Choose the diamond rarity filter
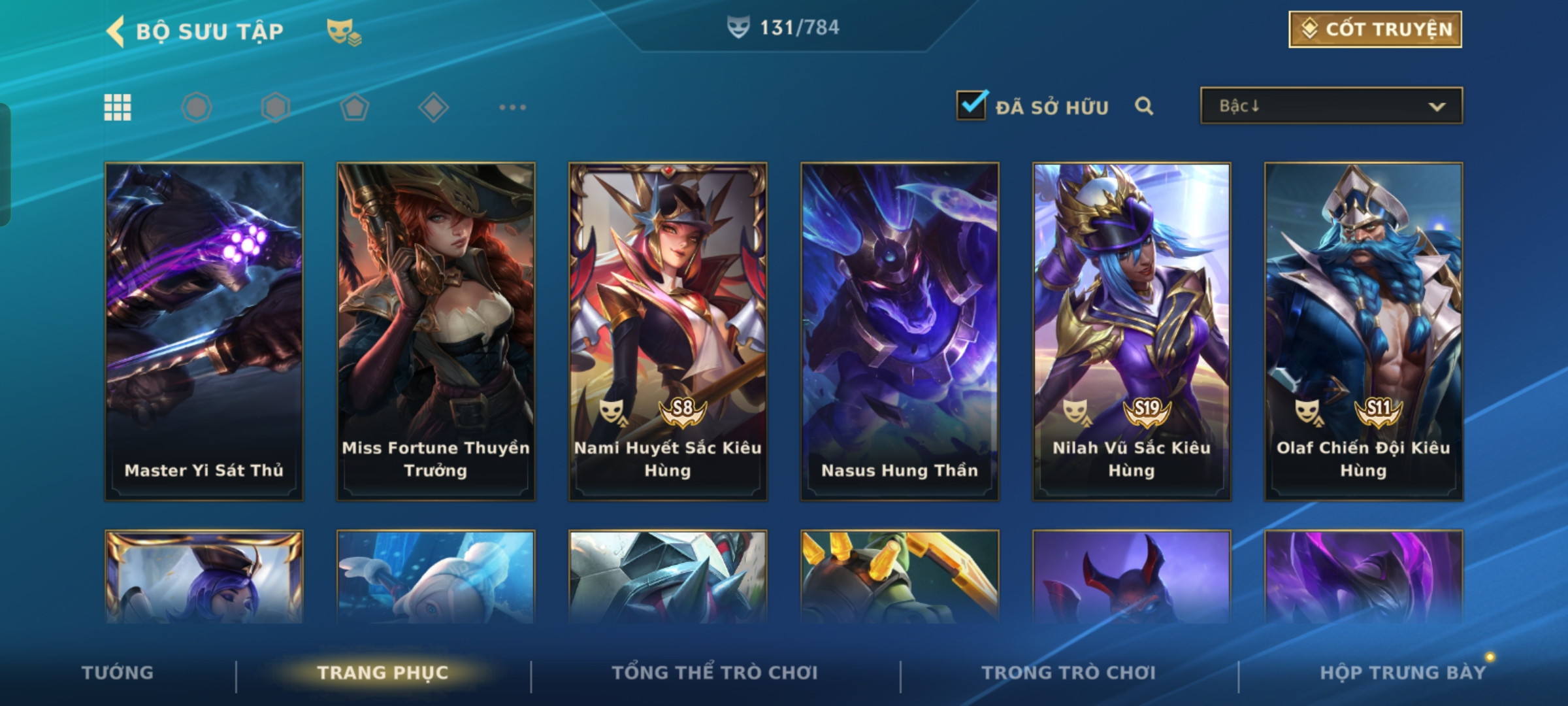 tap(433, 107)
